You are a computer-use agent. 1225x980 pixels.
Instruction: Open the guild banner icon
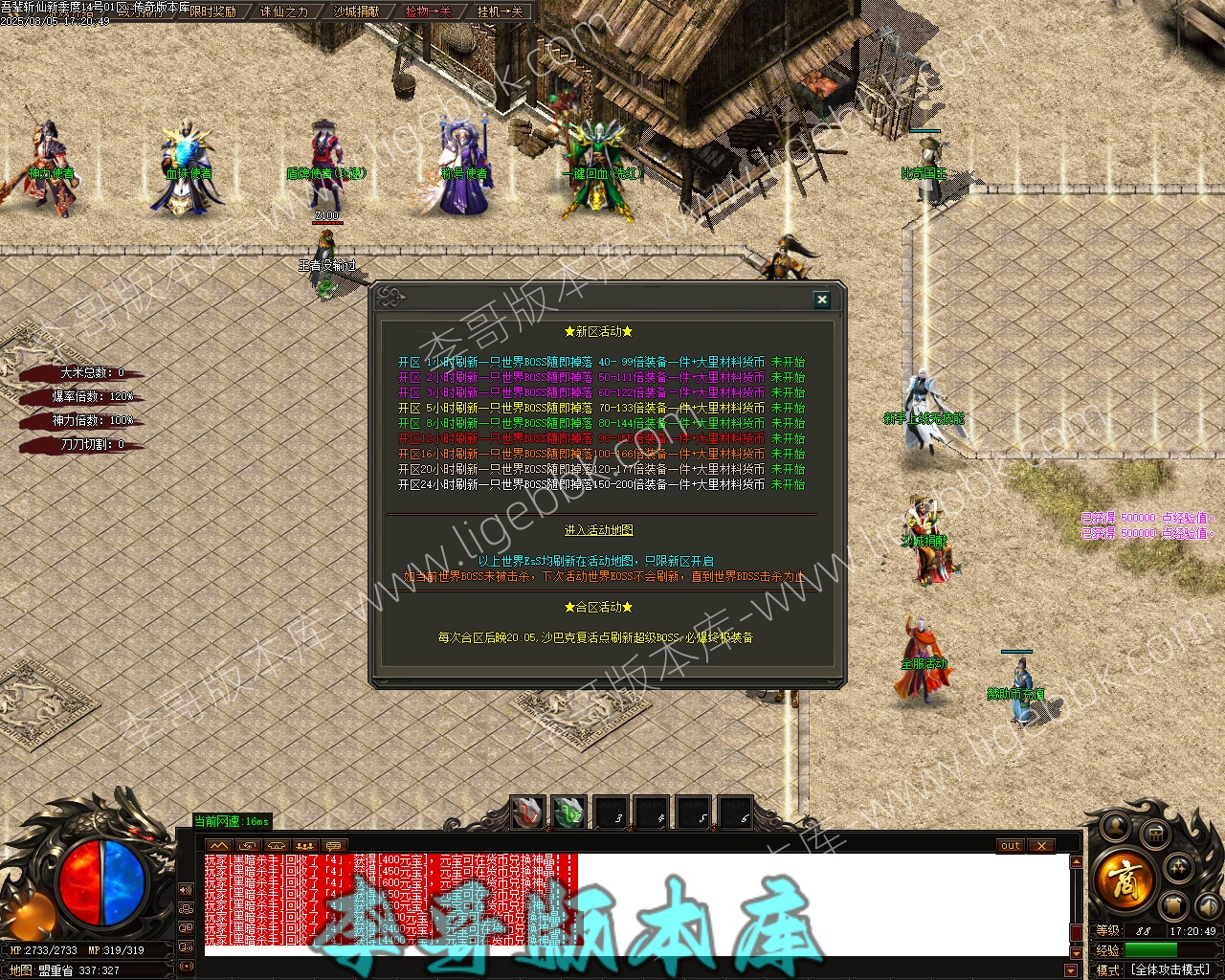[1175, 904]
